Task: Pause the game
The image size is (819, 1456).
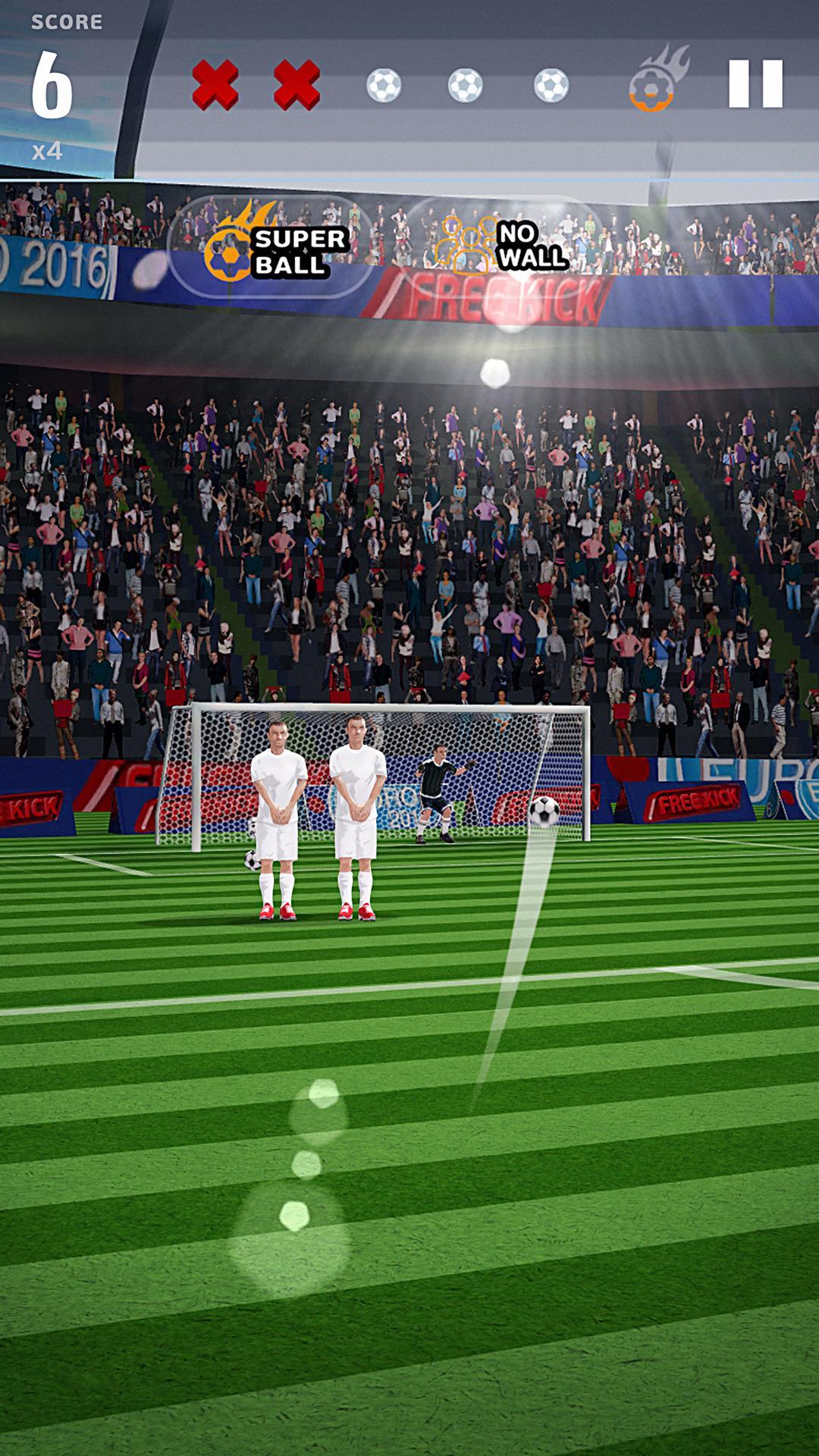Action: pos(755,83)
